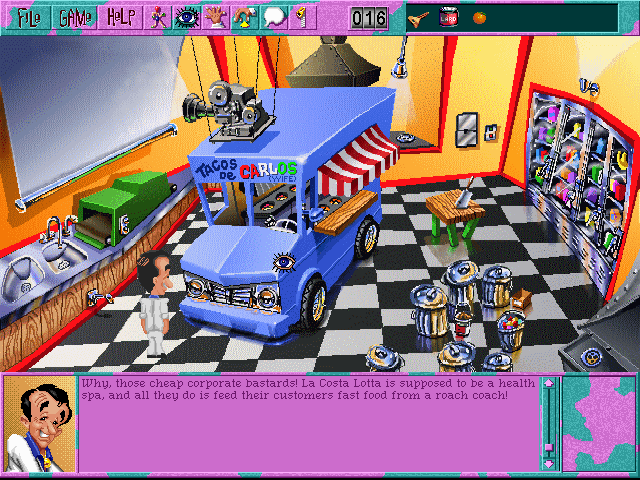Select the orange in the inventory

click(x=479, y=17)
